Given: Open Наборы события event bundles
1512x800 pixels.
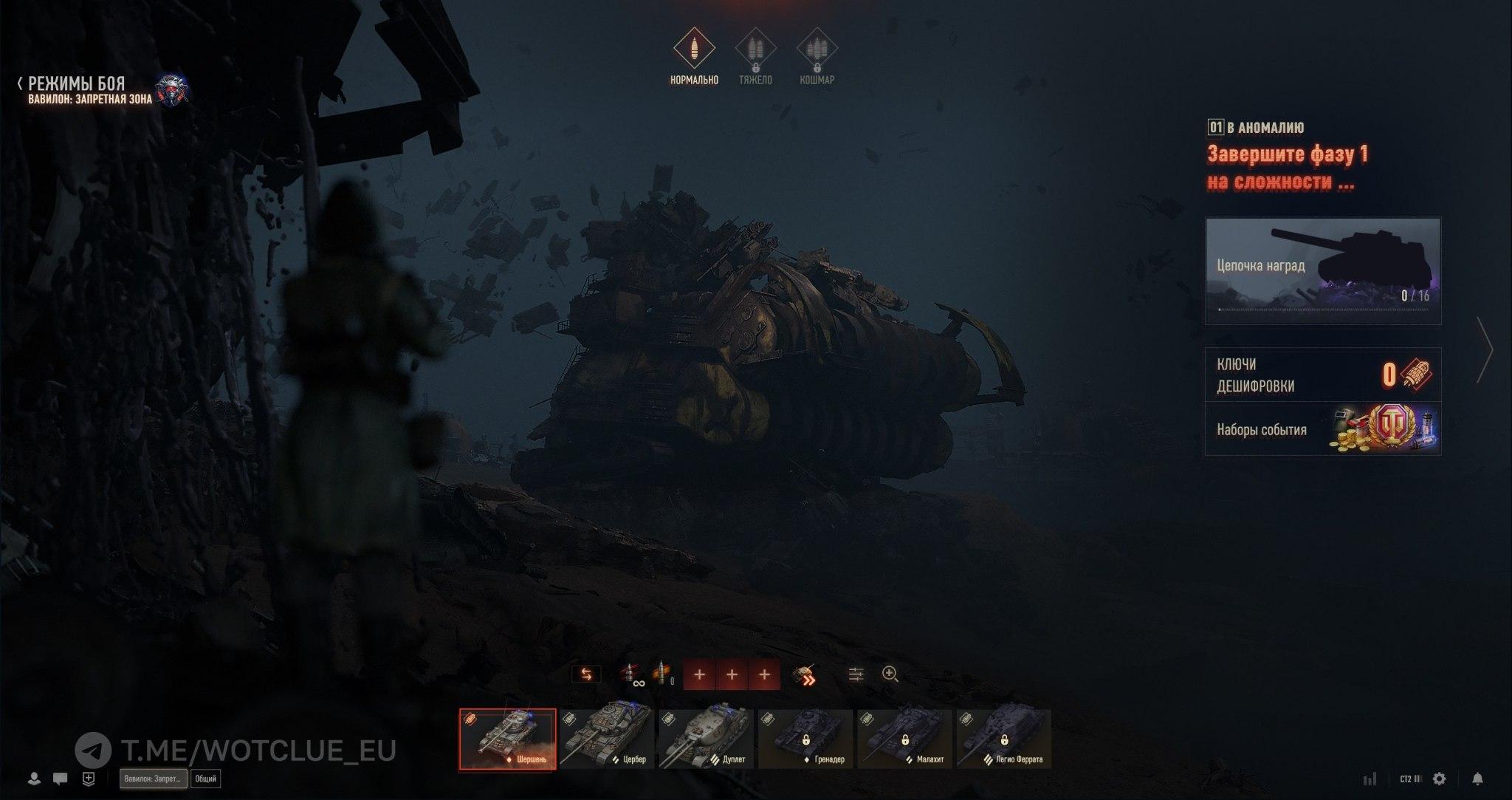Looking at the screenshot, I should click(x=1322, y=429).
